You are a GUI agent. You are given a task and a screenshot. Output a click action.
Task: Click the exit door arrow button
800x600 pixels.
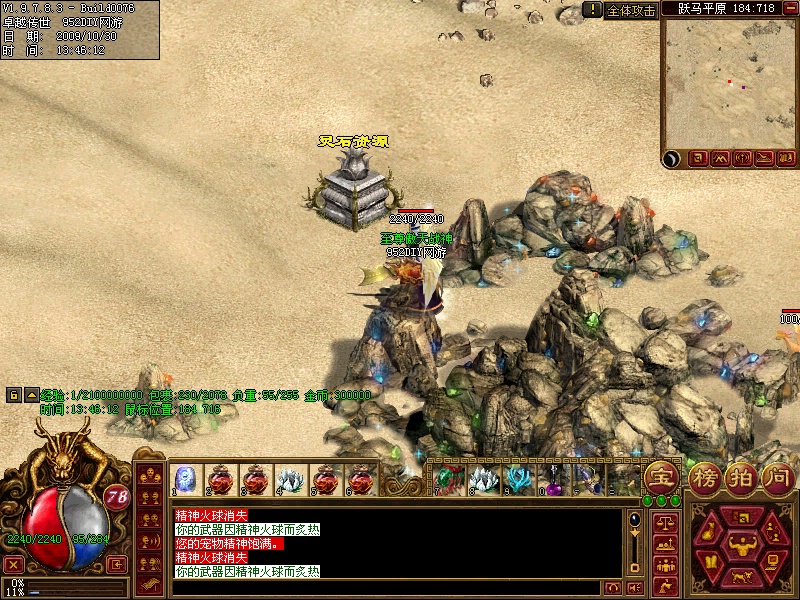click(116, 564)
